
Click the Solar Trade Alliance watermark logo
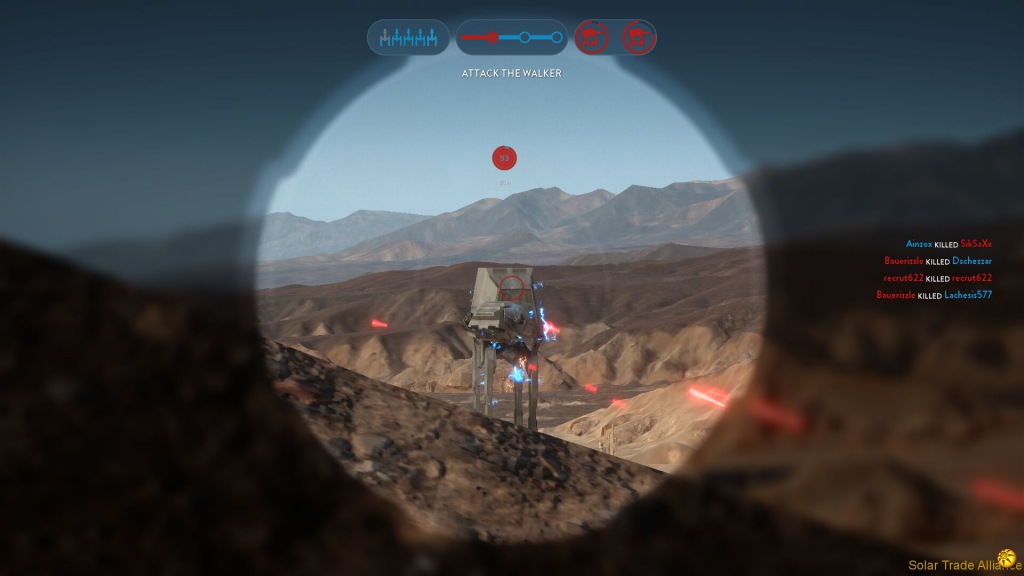(1006, 558)
